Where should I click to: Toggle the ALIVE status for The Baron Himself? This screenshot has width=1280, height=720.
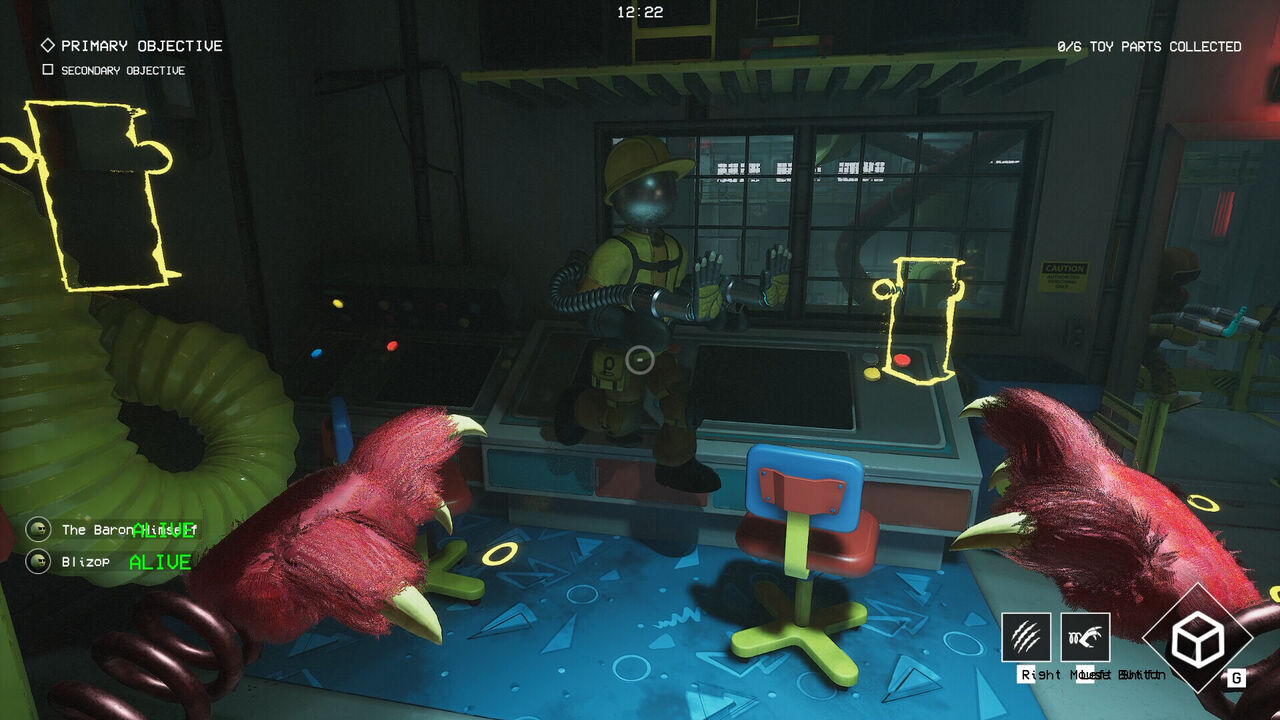tap(163, 530)
